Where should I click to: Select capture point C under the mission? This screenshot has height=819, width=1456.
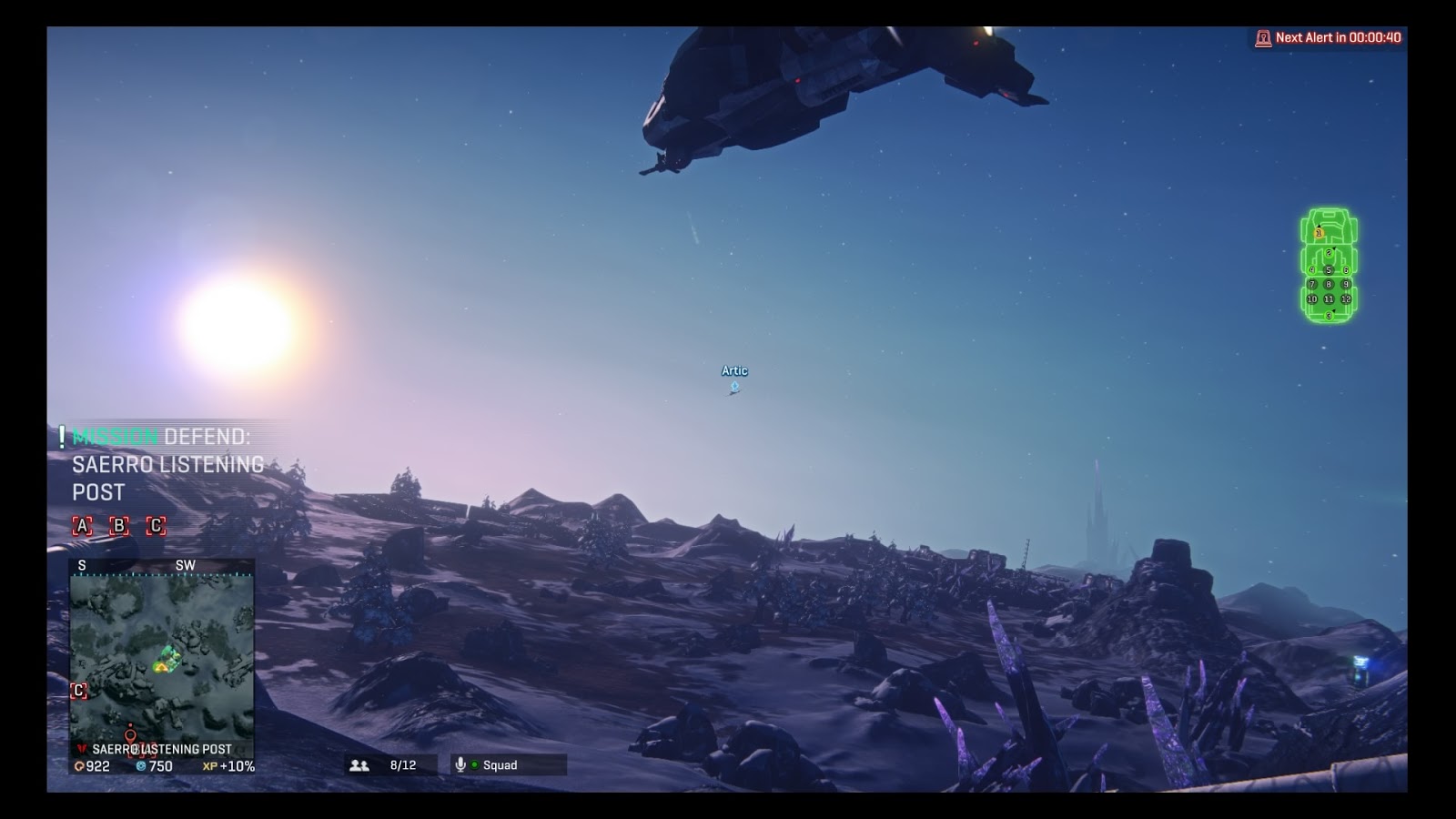157,526
